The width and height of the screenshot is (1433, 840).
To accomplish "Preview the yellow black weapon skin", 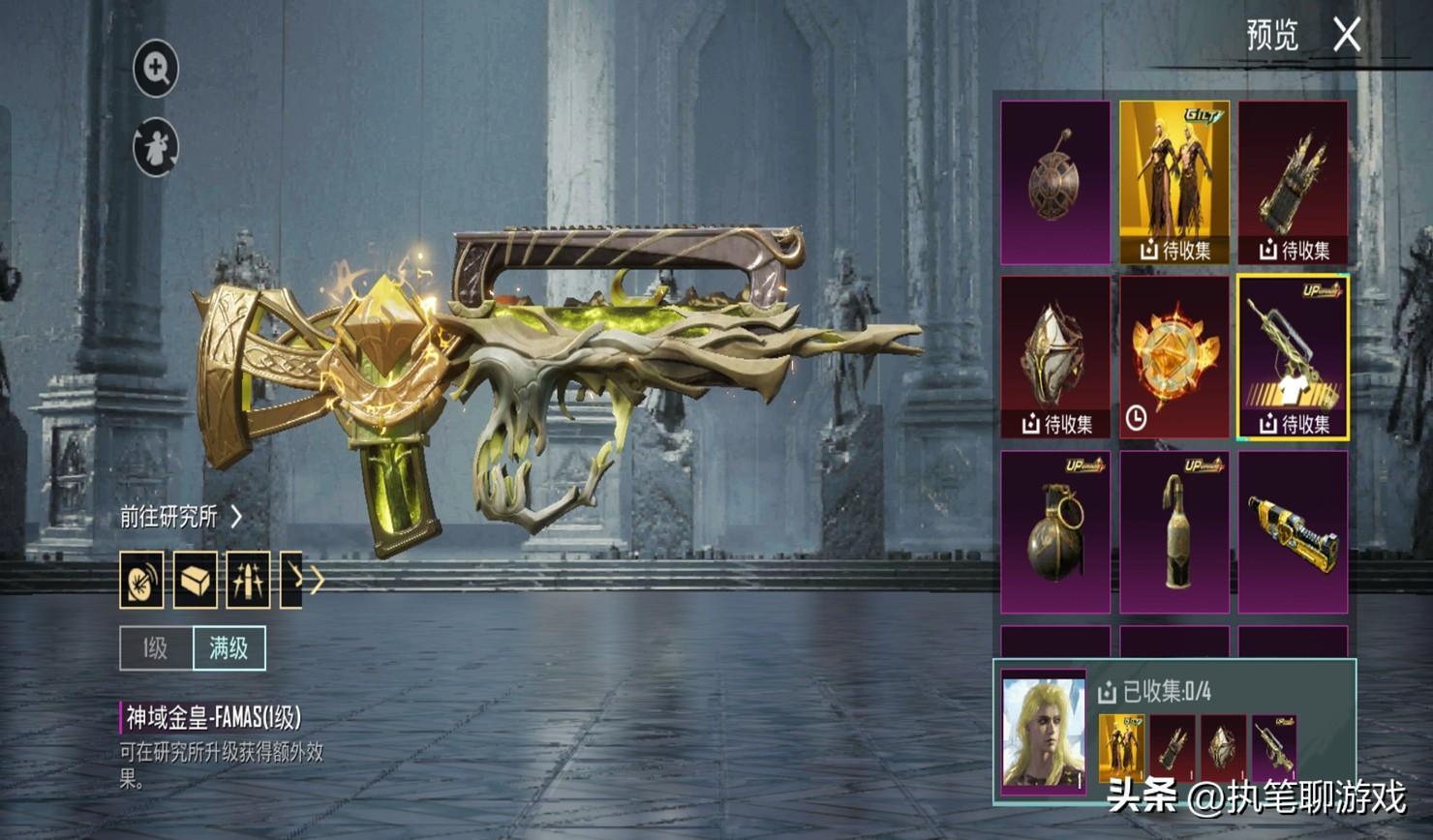I will (1293, 531).
